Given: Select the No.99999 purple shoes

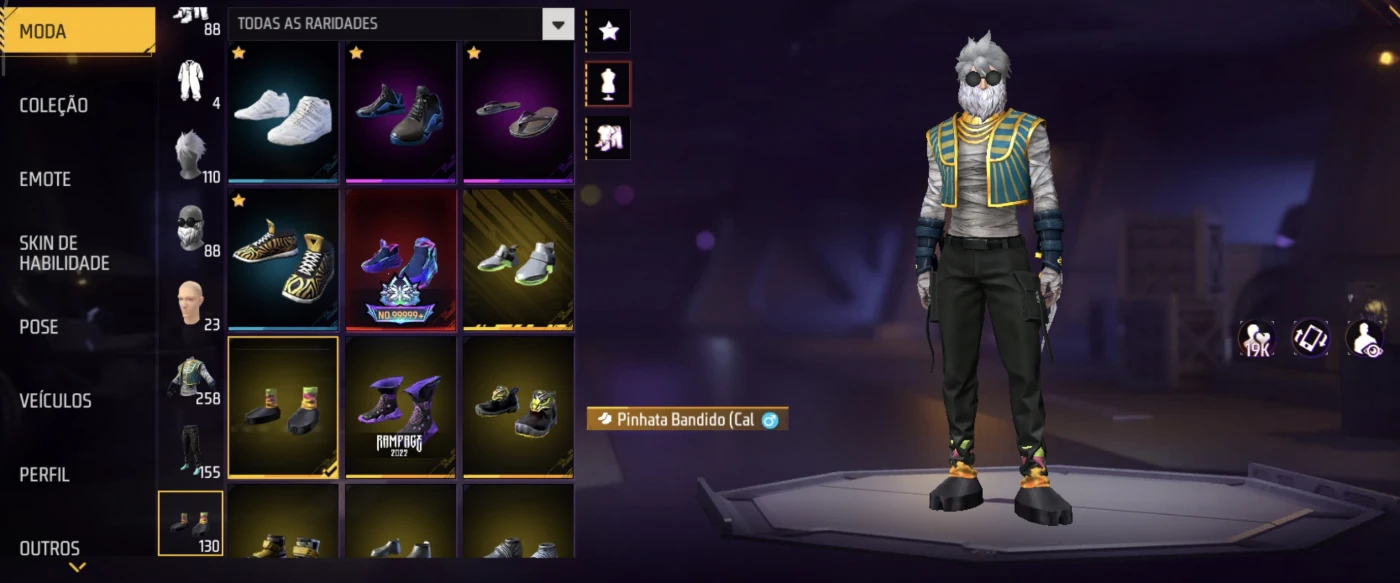Looking at the screenshot, I should 400,258.
